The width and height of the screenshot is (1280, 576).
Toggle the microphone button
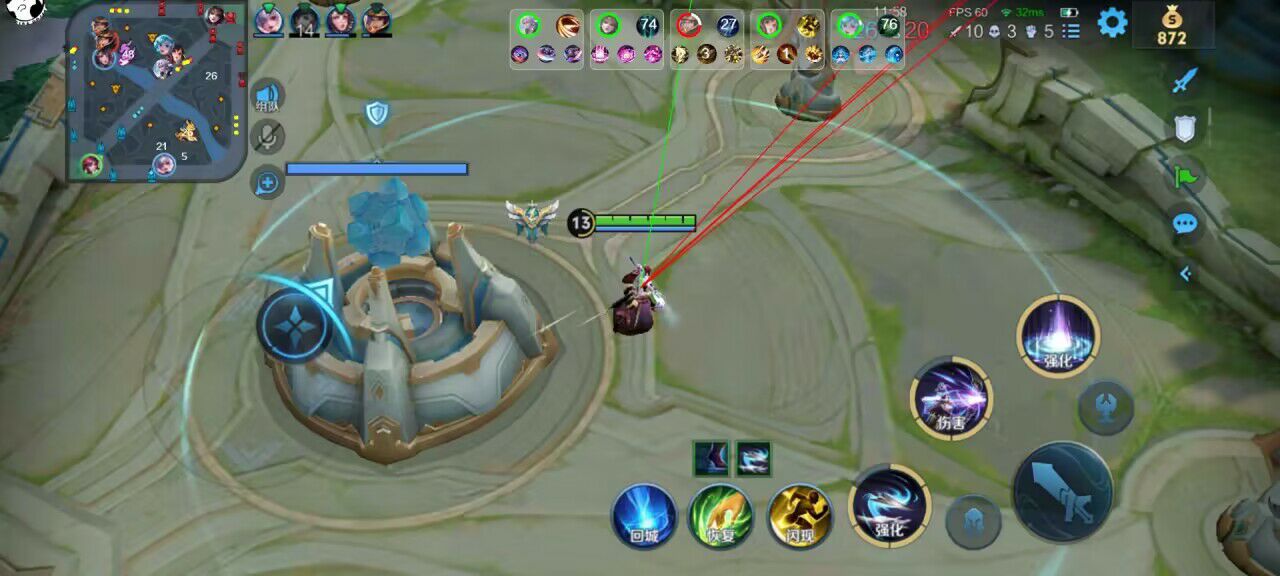pyautogui.click(x=267, y=137)
